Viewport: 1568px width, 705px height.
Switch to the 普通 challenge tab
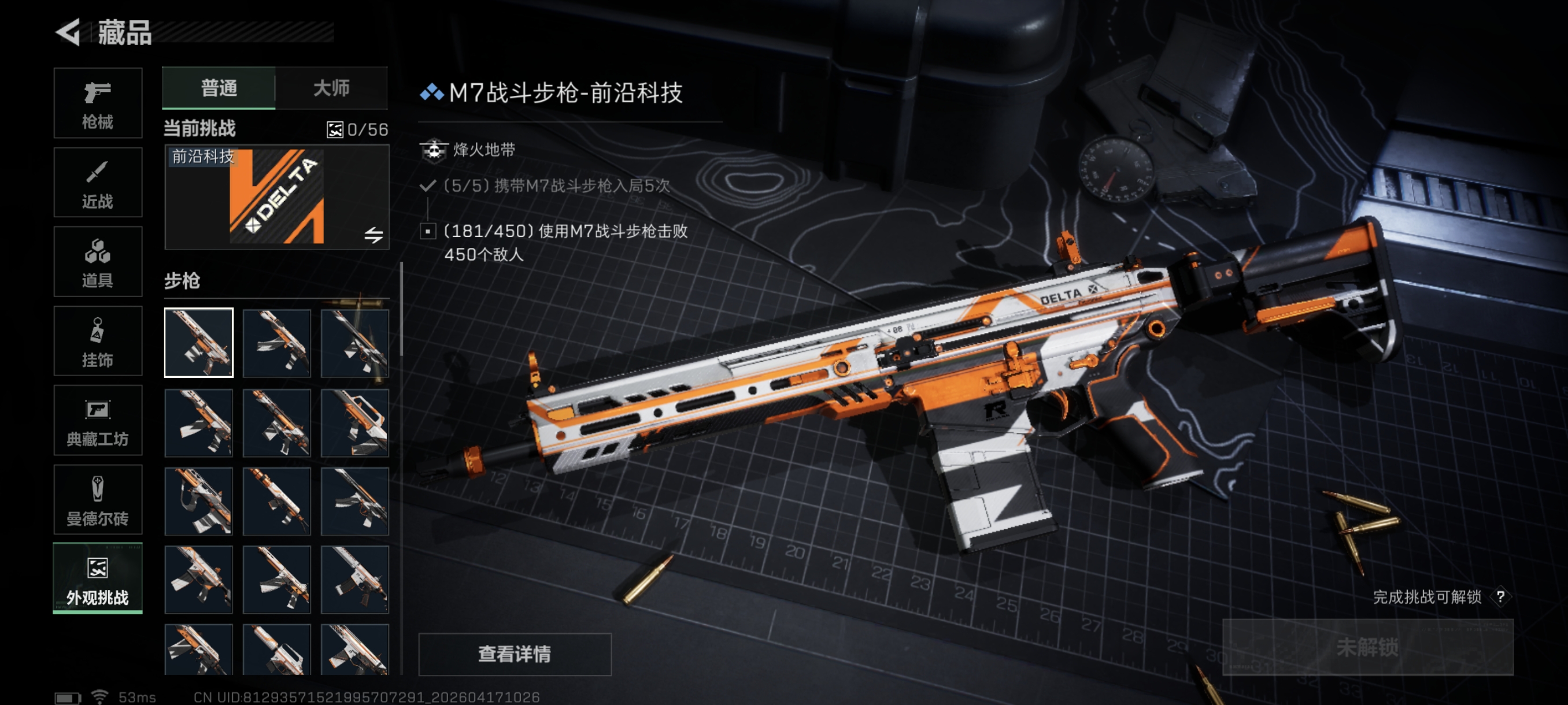[x=219, y=88]
